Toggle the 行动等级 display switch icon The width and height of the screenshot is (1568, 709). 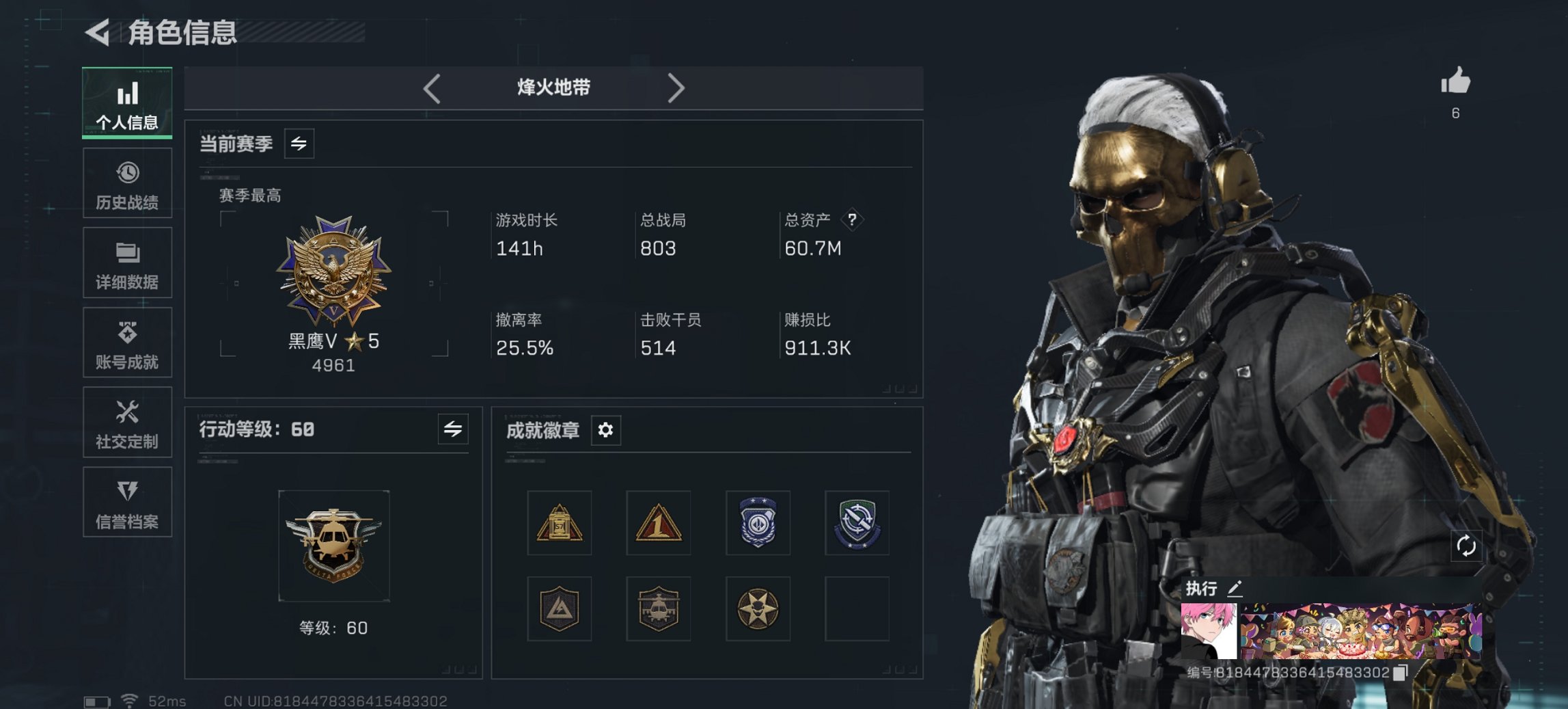(x=454, y=430)
